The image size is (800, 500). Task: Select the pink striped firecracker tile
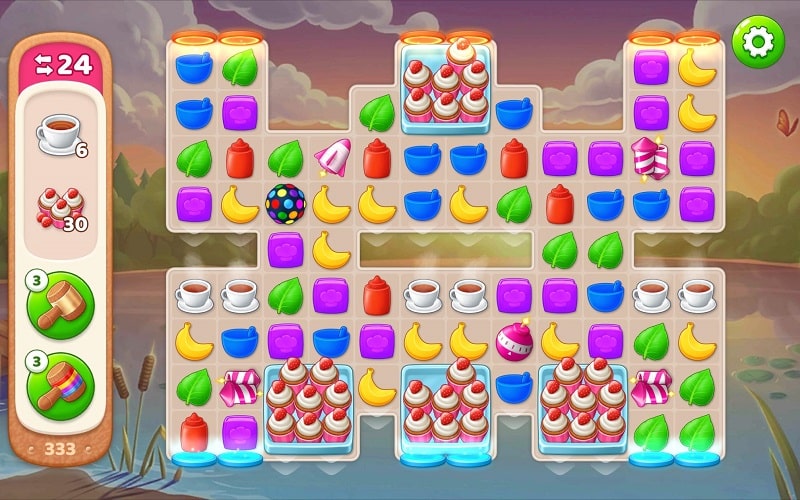[x=650, y=158]
